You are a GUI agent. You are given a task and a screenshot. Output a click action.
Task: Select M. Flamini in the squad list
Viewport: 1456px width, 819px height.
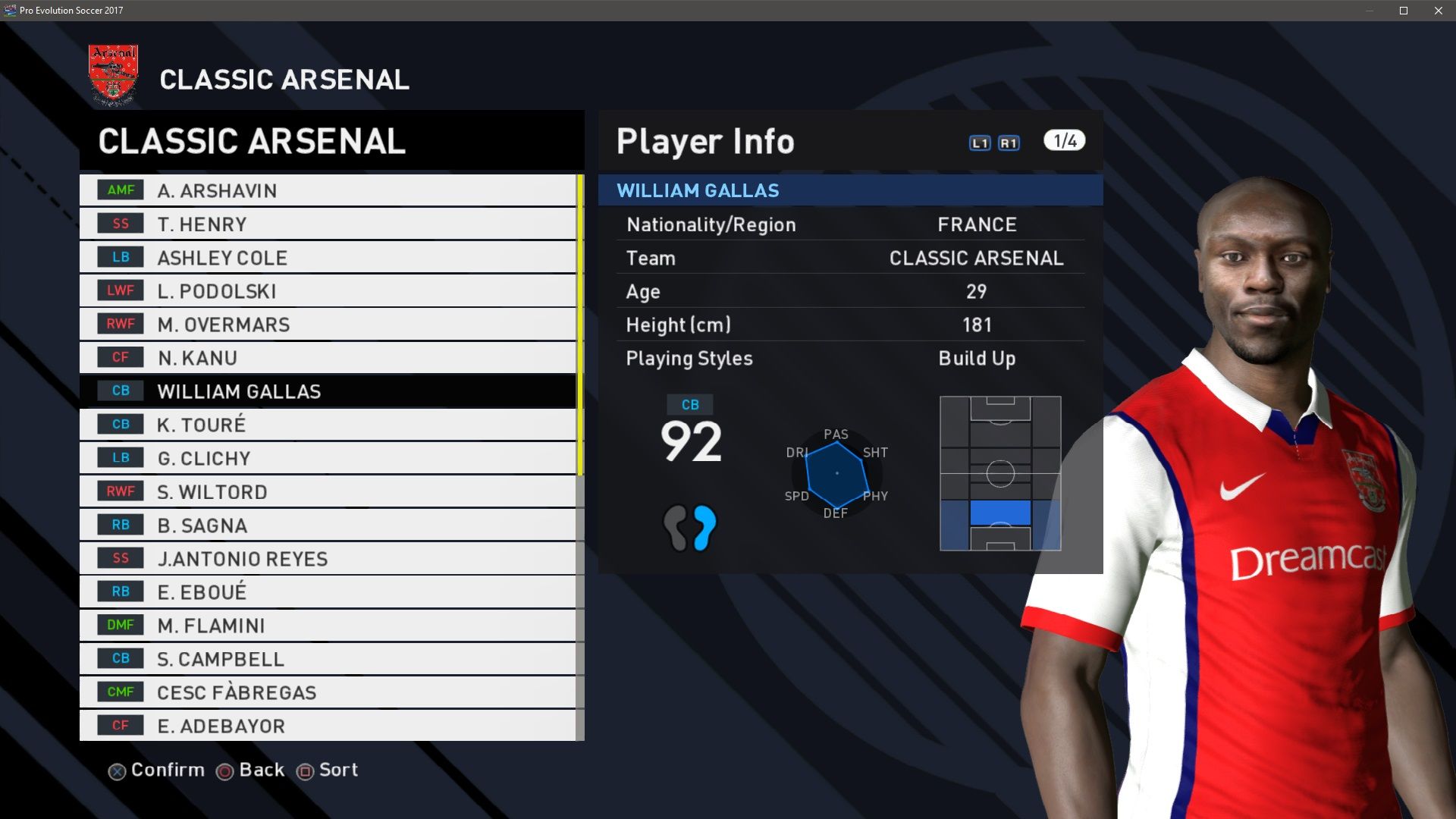[328, 625]
